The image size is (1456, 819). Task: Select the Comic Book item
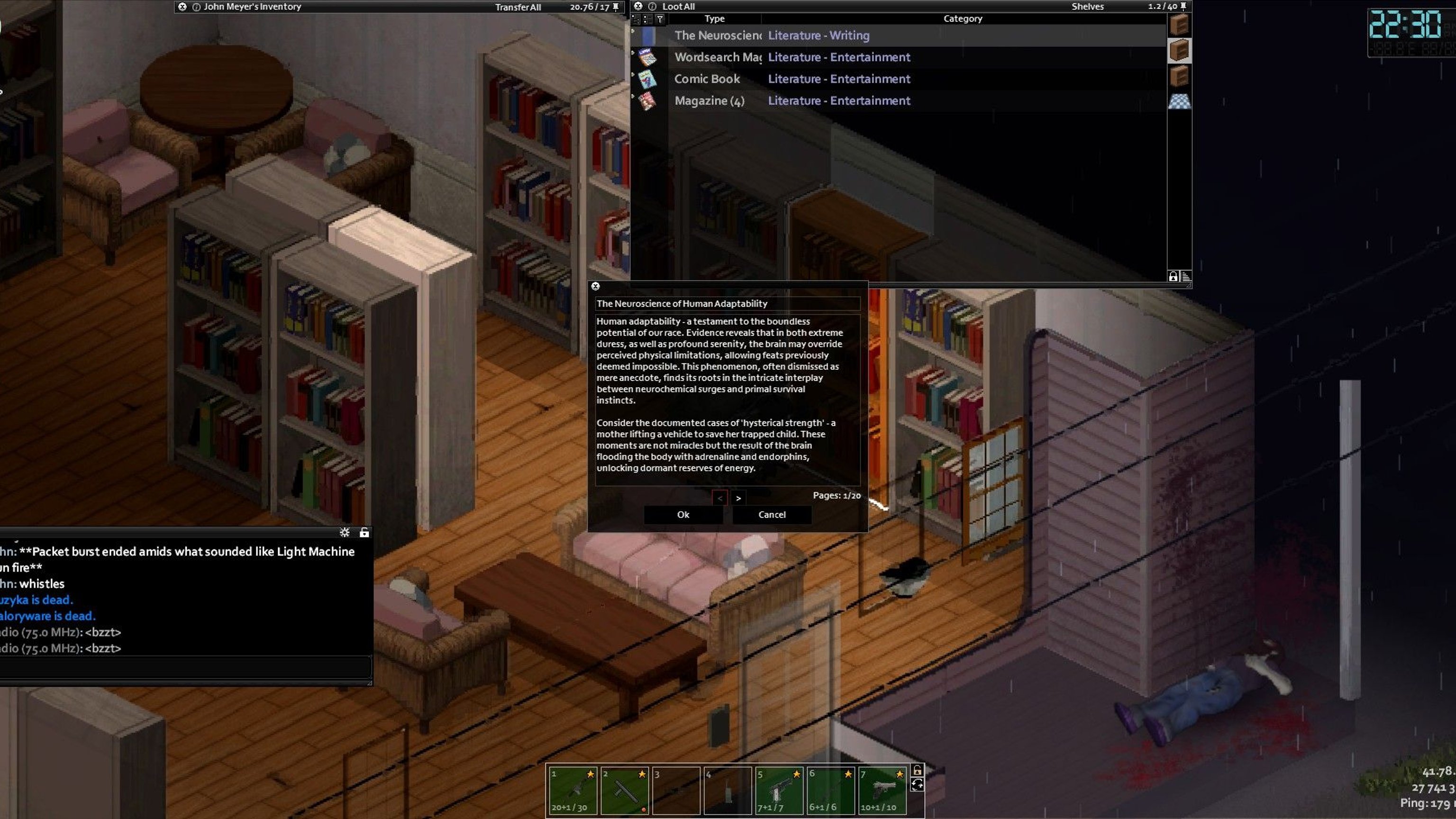[707, 79]
